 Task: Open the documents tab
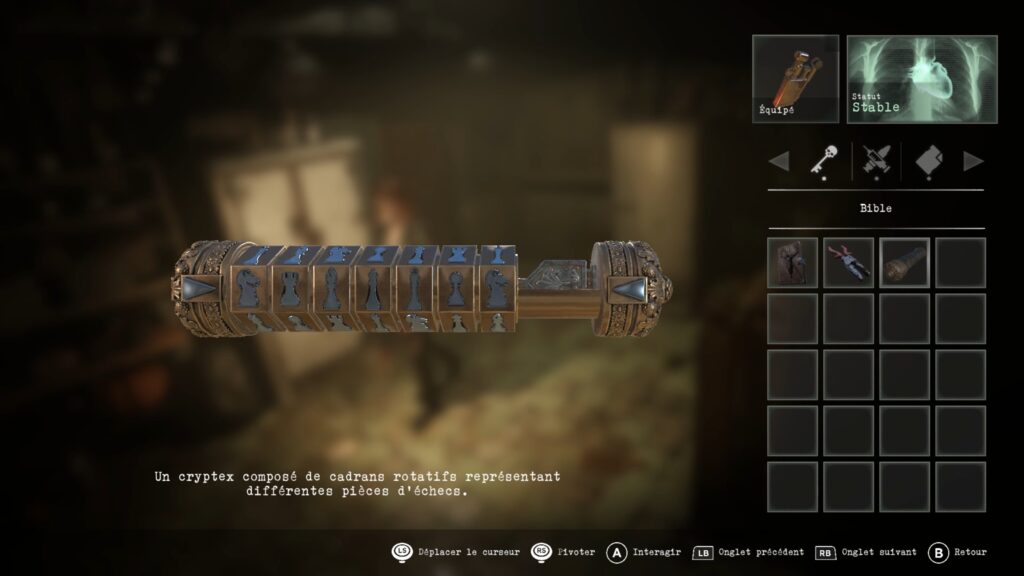coord(929,160)
